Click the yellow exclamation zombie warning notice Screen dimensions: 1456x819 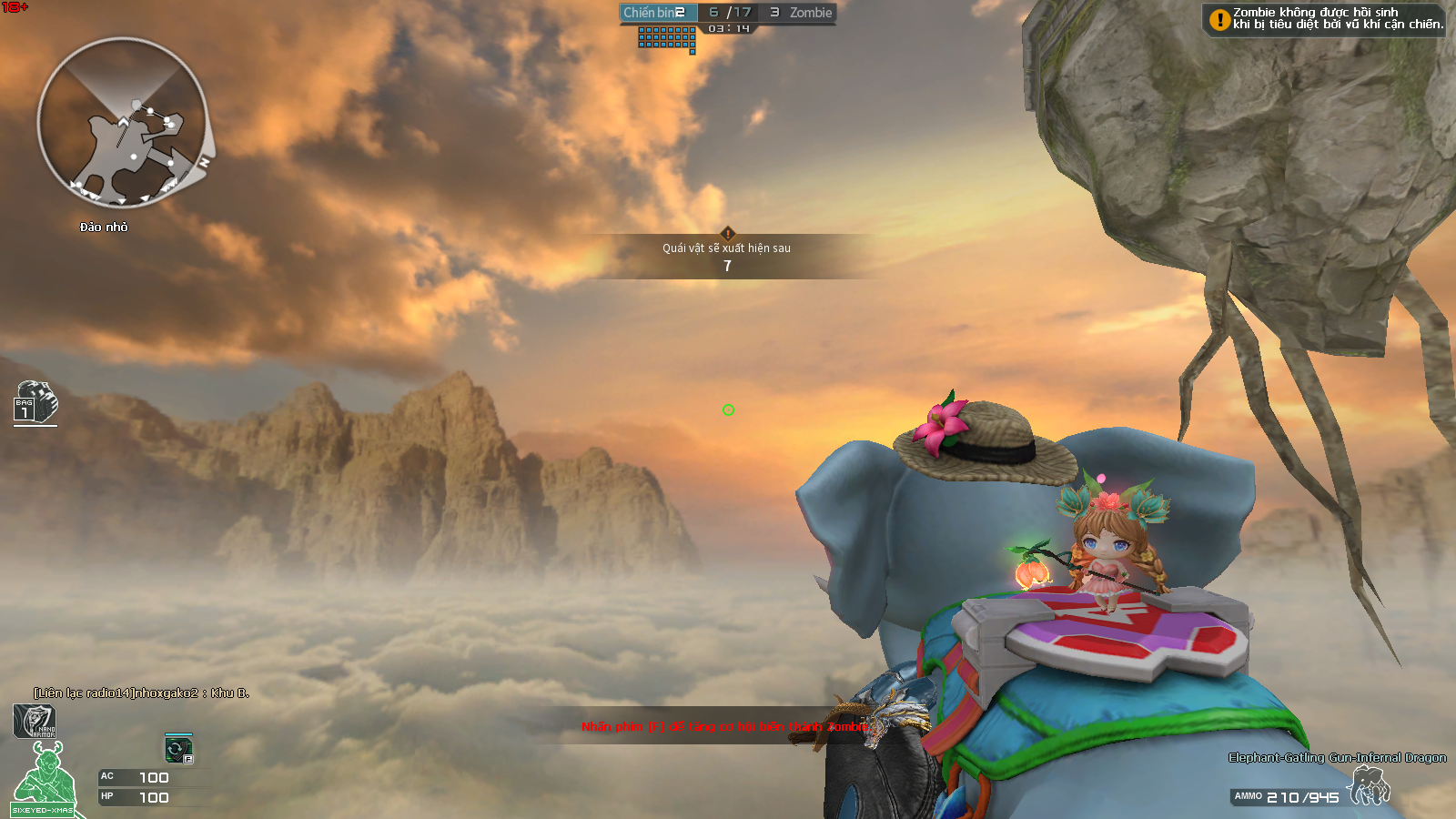coord(1324,19)
